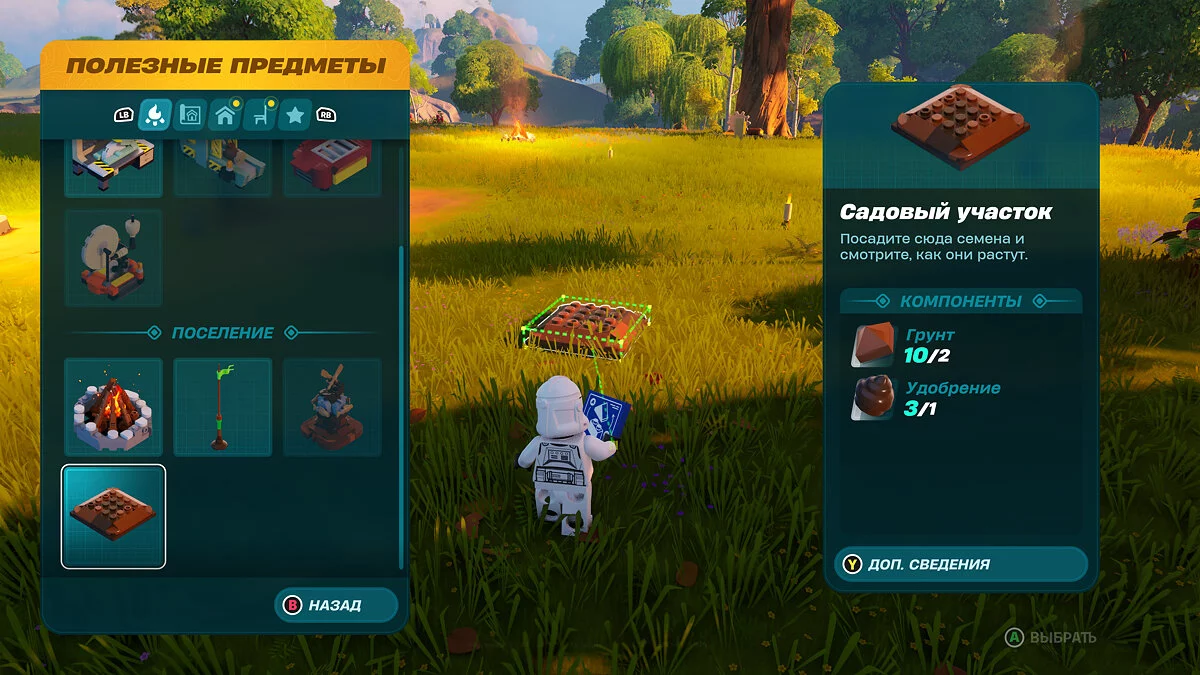Open Доп. сведения additional details
This screenshot has width=1200, height=675.
(x=960, y=564)
